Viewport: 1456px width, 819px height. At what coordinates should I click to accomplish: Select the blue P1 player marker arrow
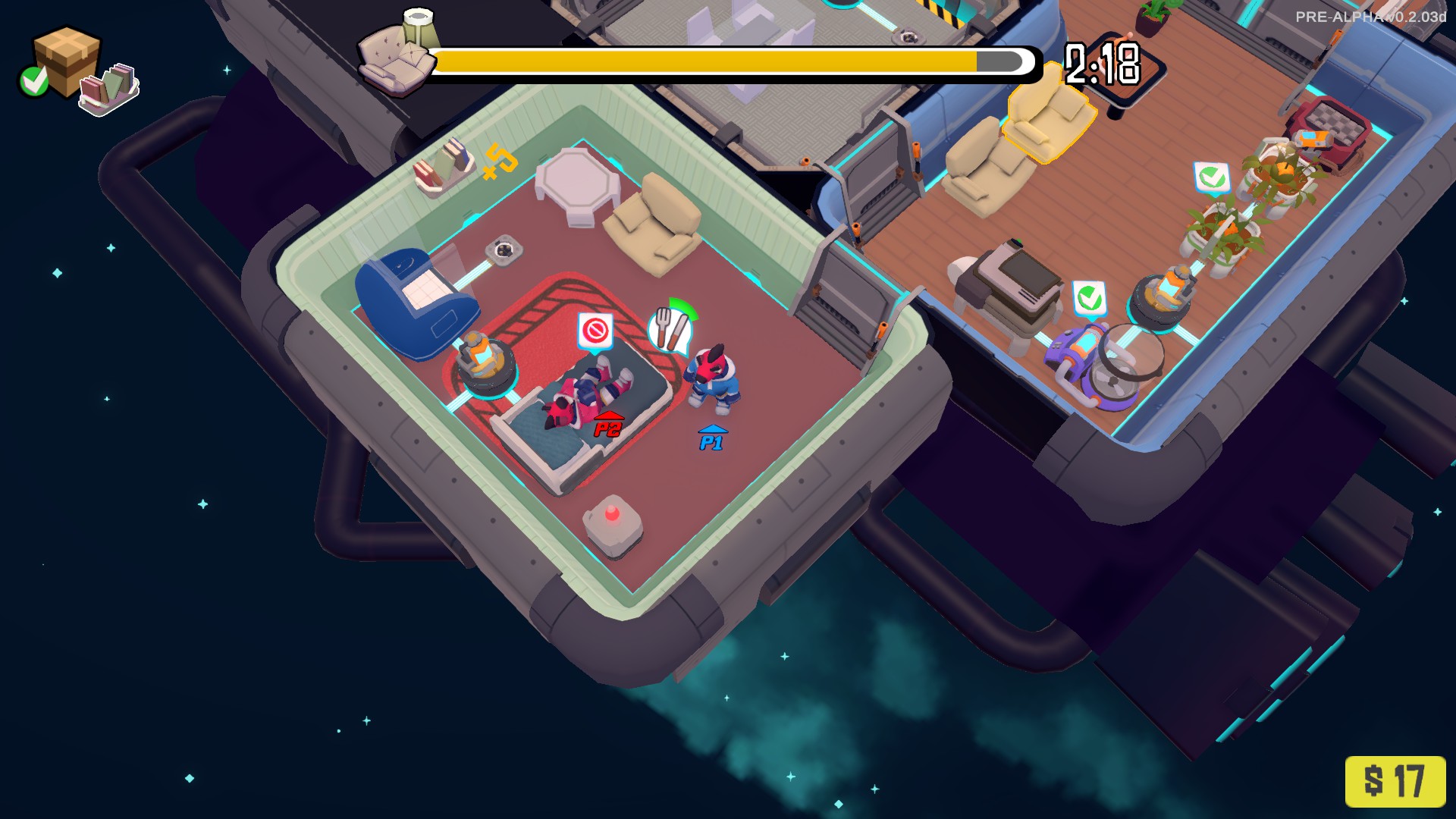coord(711,434)
